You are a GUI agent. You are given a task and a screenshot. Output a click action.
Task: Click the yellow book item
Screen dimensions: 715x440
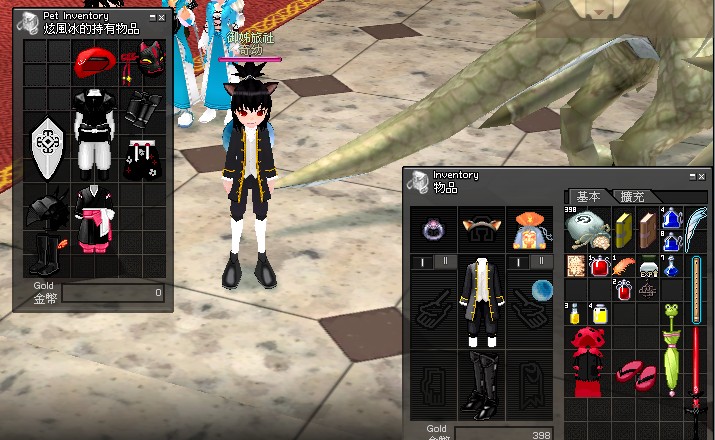point(624,229)
